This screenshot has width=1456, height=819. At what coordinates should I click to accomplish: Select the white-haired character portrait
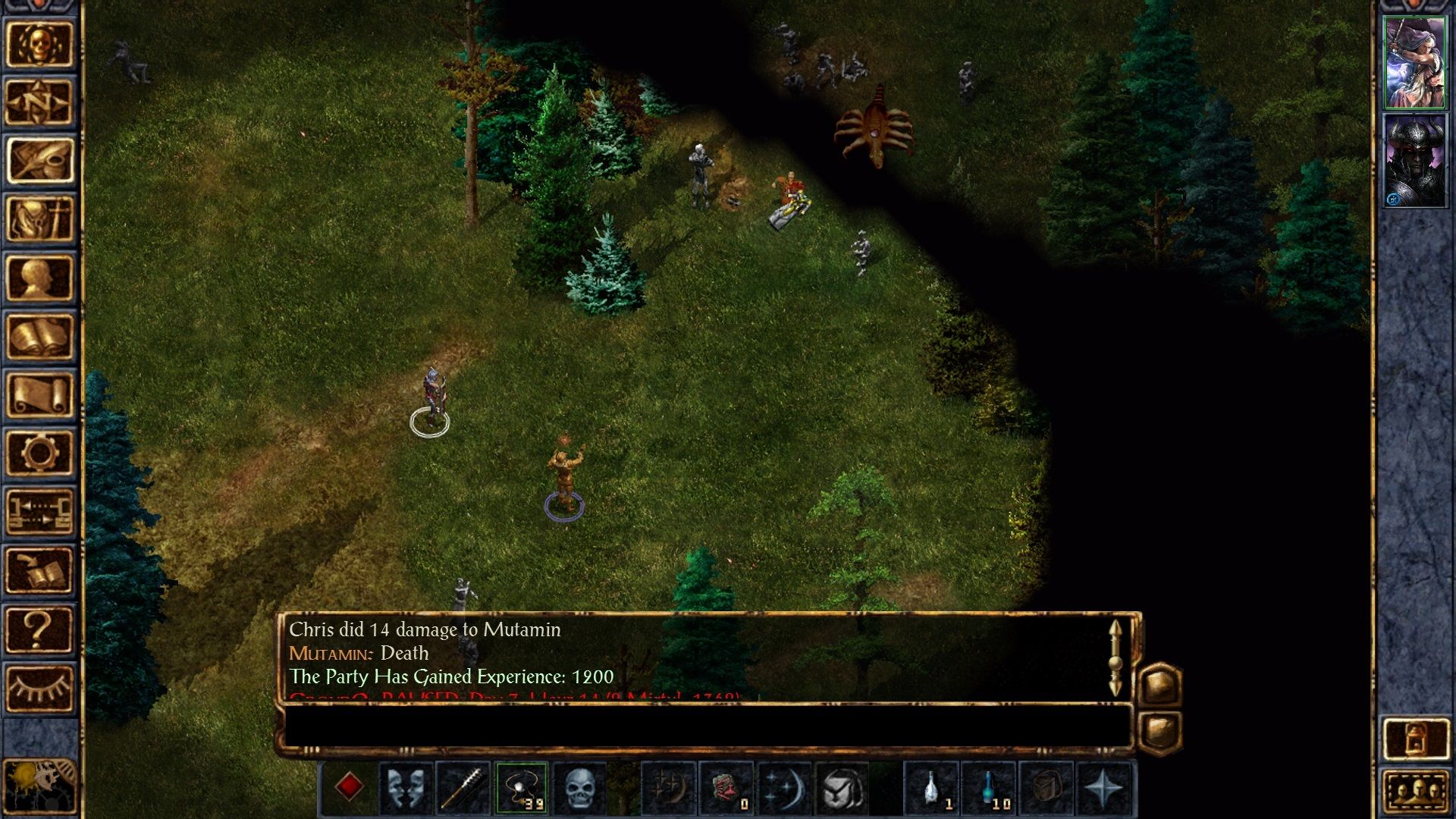point(1414,63)
